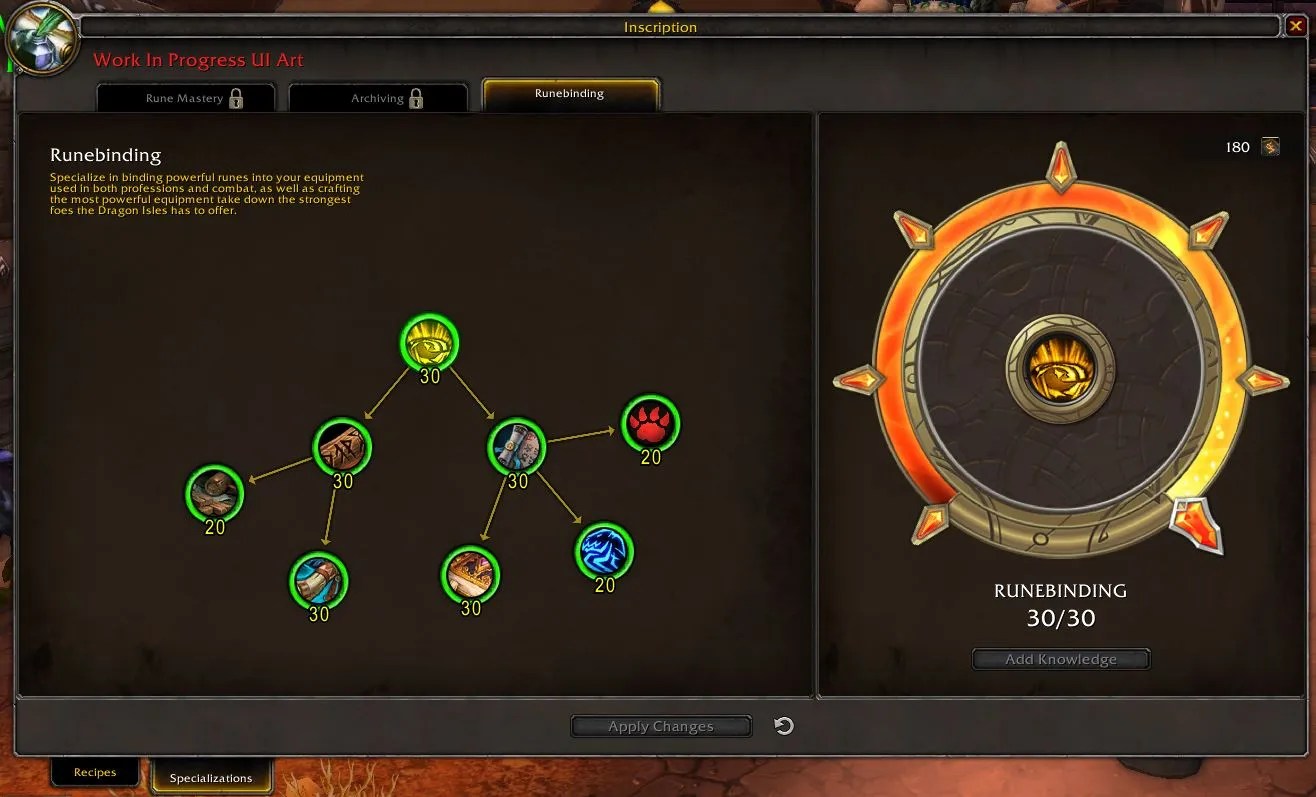Open the locked Archiving tab
This screenshot has height=797, width=1316.
(377, 97)
